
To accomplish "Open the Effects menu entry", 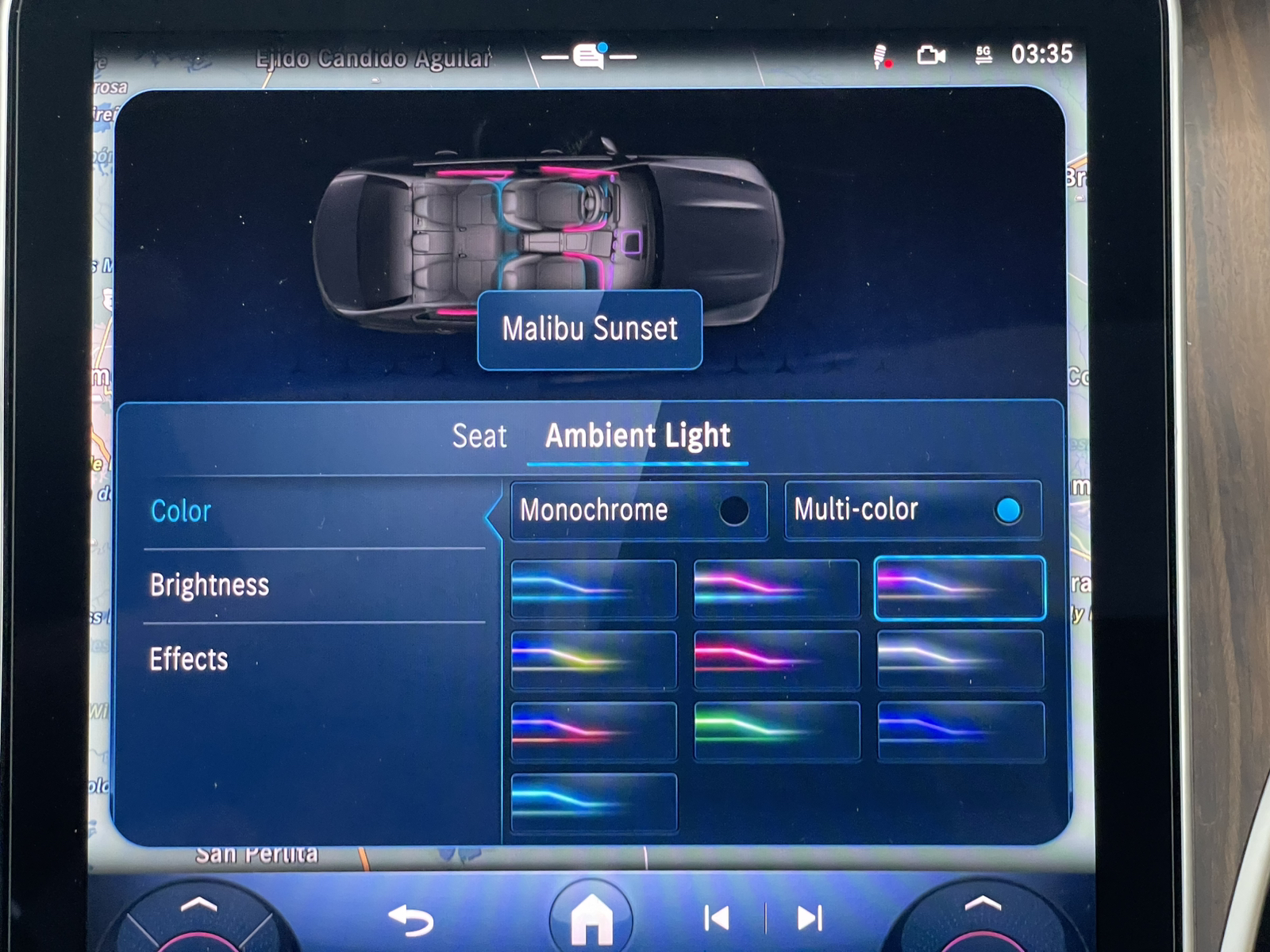I will point(189,659).
